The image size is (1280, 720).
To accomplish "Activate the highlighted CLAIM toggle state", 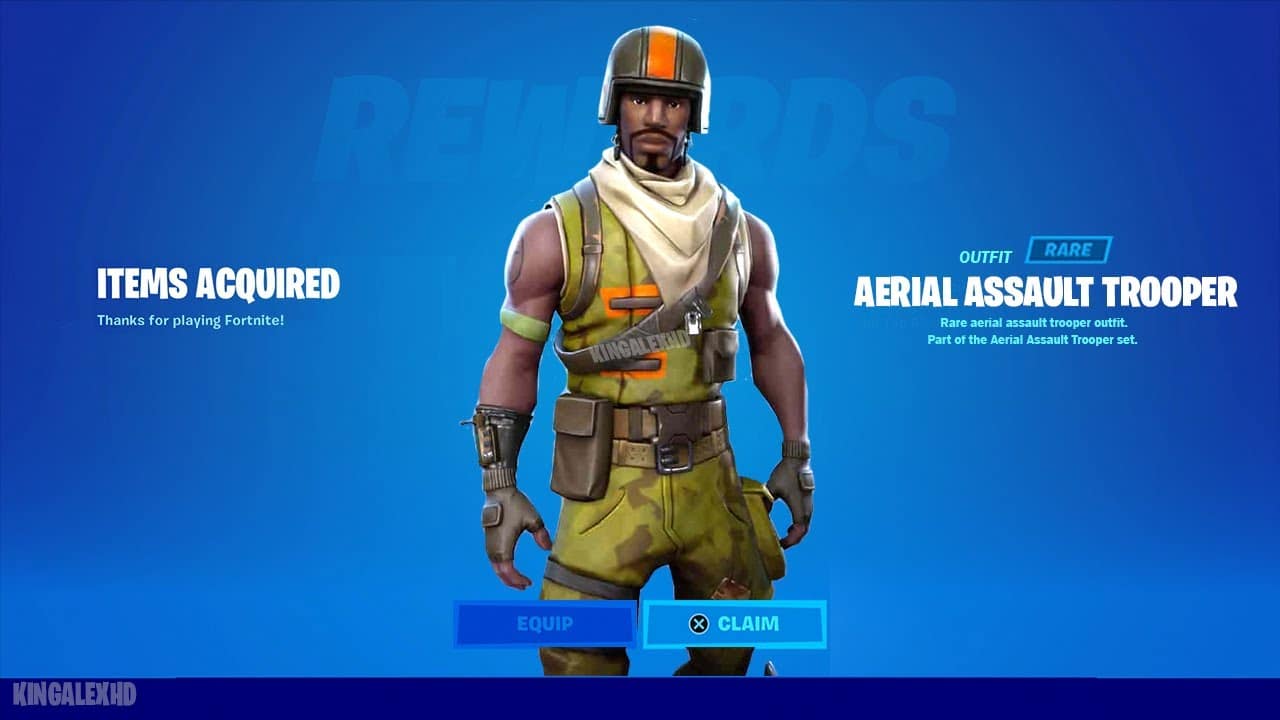I will [x=735, y=623].
